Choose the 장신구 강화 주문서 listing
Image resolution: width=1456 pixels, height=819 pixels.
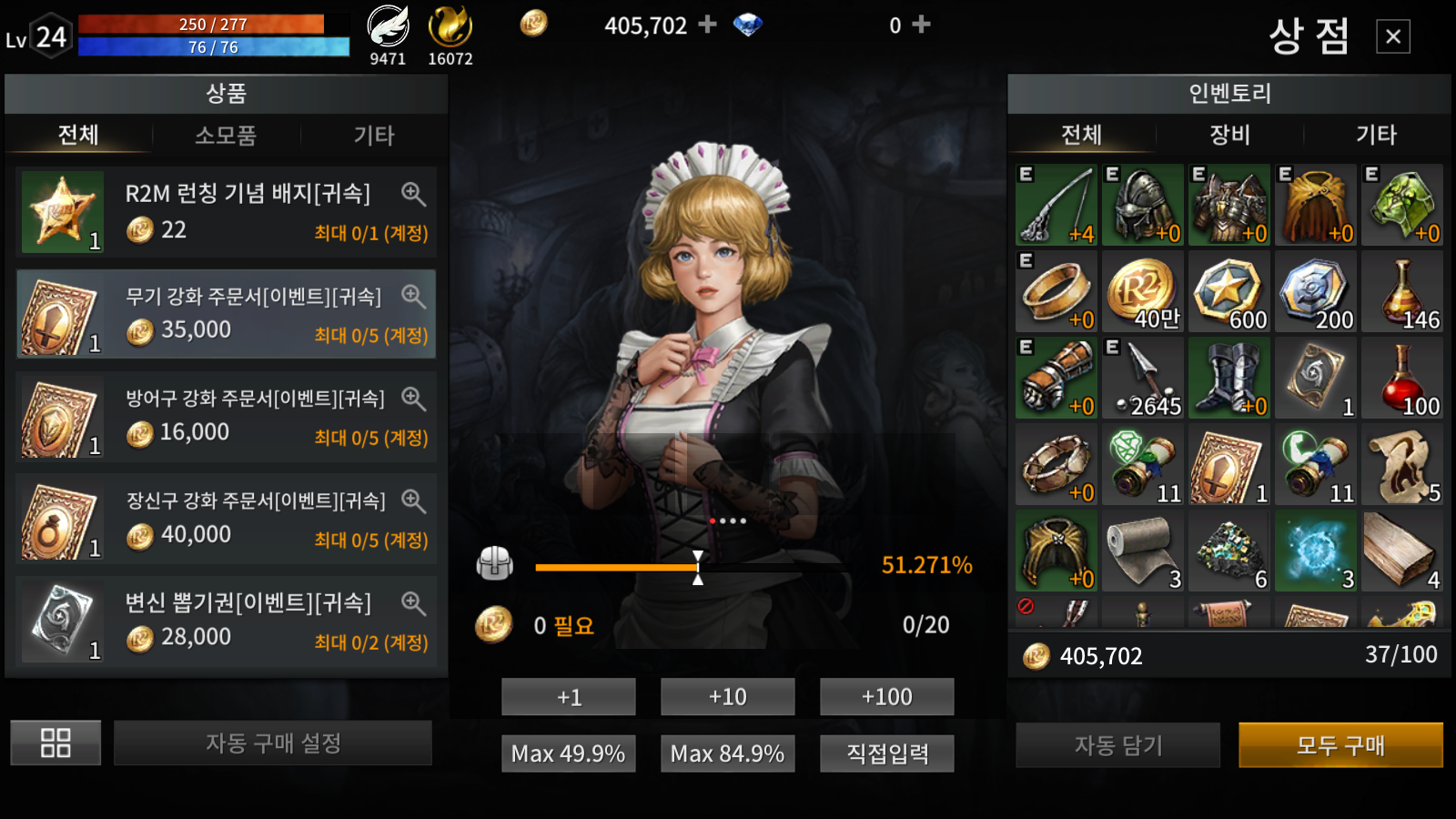click(x=226, y=520)
